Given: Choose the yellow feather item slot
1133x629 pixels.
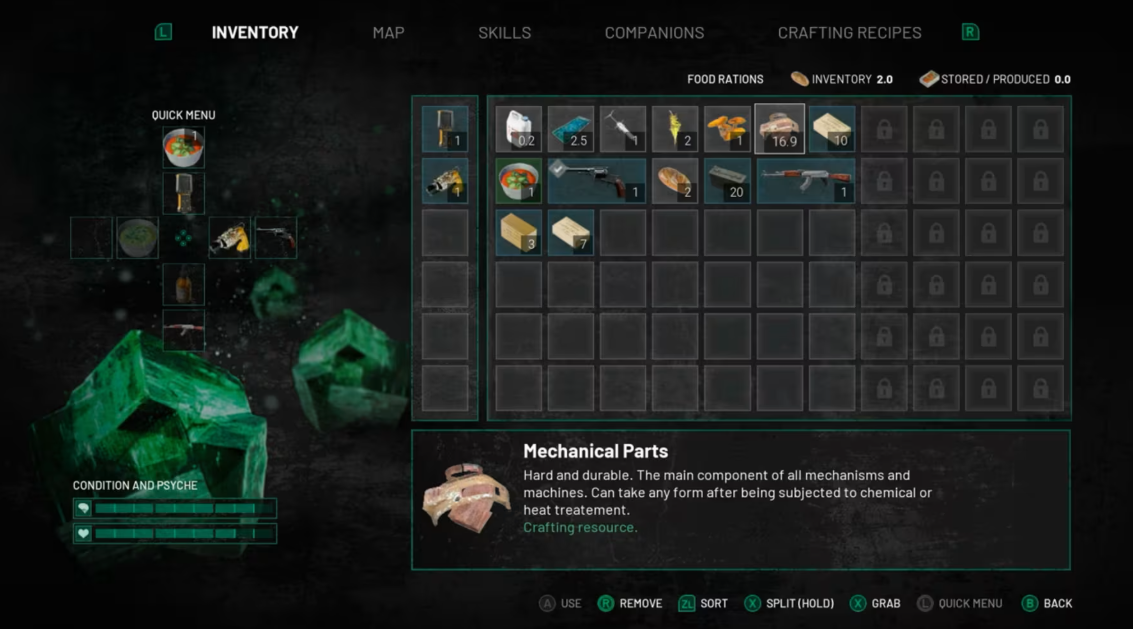Looking at the screenshot, I should tap(675, 129).
